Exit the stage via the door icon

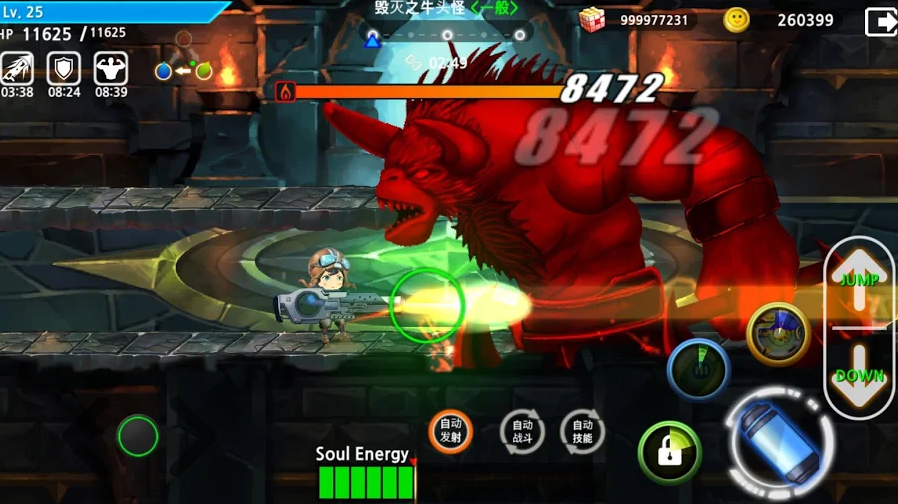coord(880,21)
